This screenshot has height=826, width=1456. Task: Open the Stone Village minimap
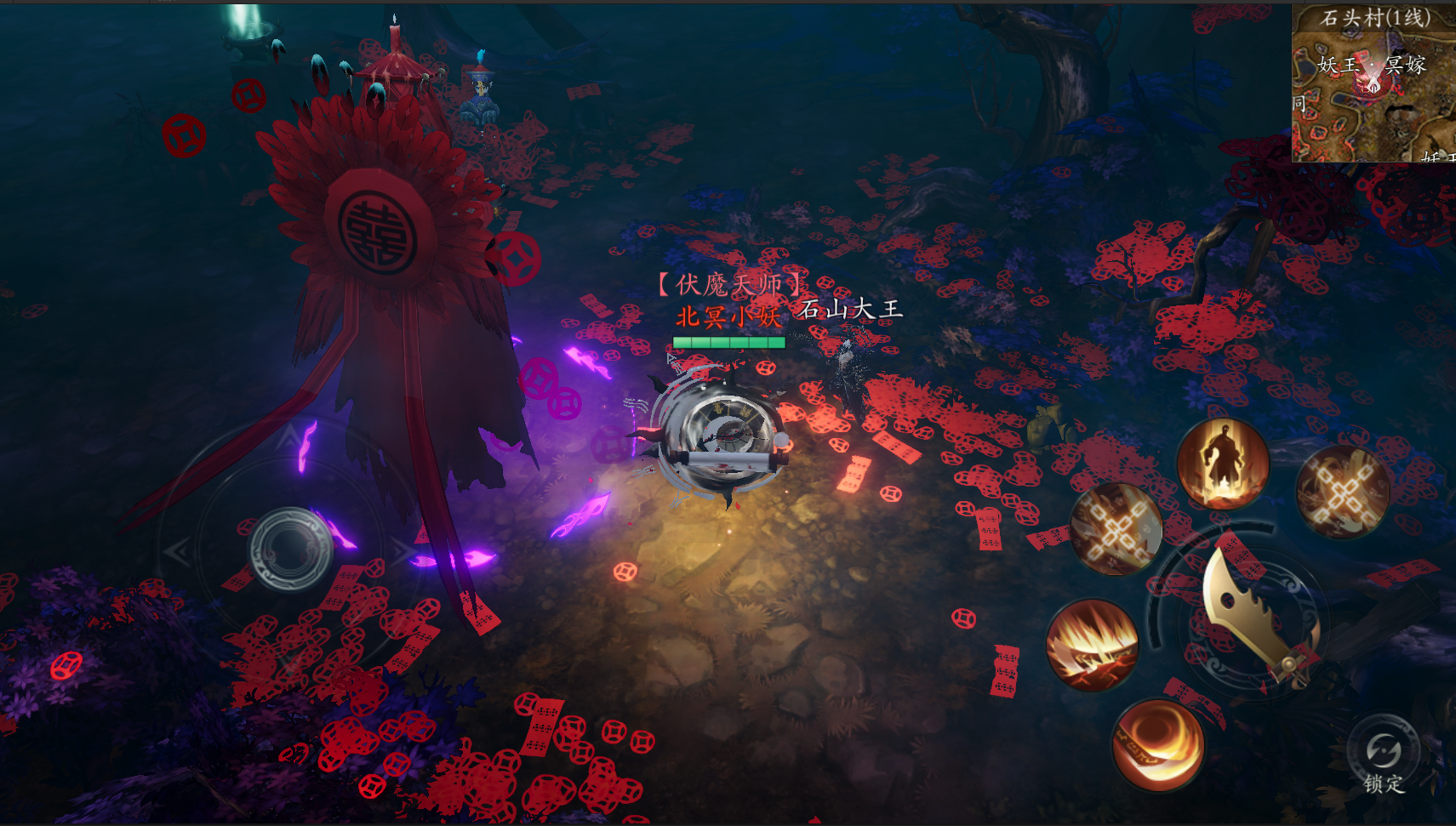pos(1373,85)
